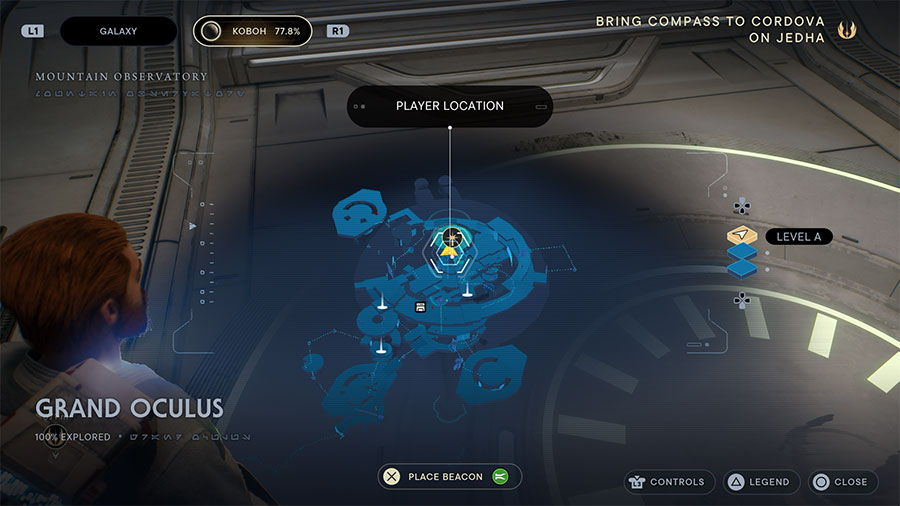Select the workbench icon on the holomap
The image size is (900, 506).
421,306
